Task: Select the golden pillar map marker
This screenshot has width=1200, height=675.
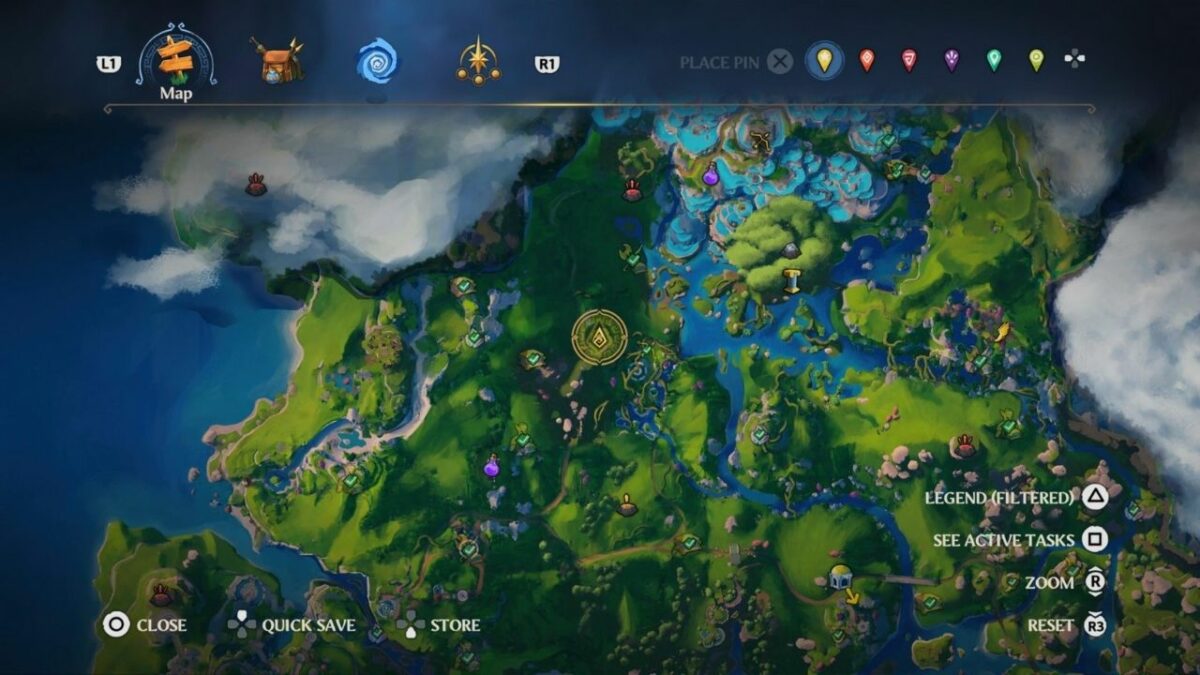Action: coord(792,281)
